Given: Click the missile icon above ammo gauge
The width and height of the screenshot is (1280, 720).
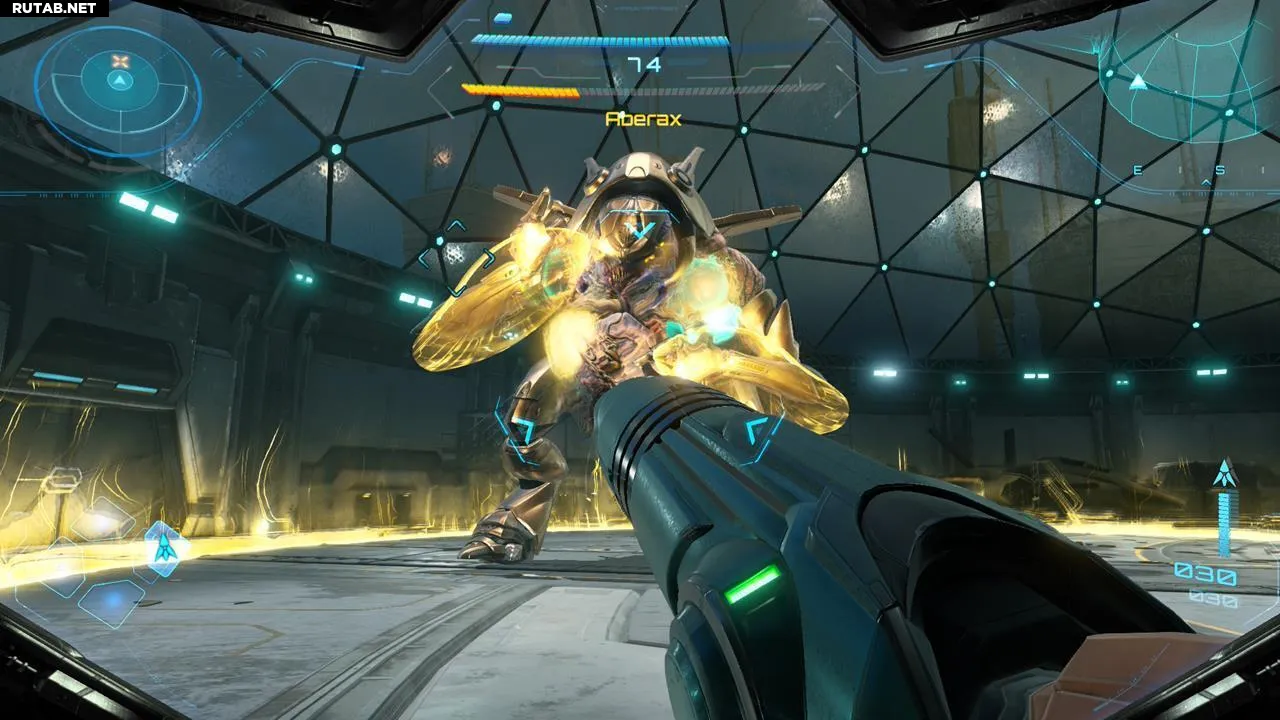Looking at the screenshot, I should pos(1224,474).
